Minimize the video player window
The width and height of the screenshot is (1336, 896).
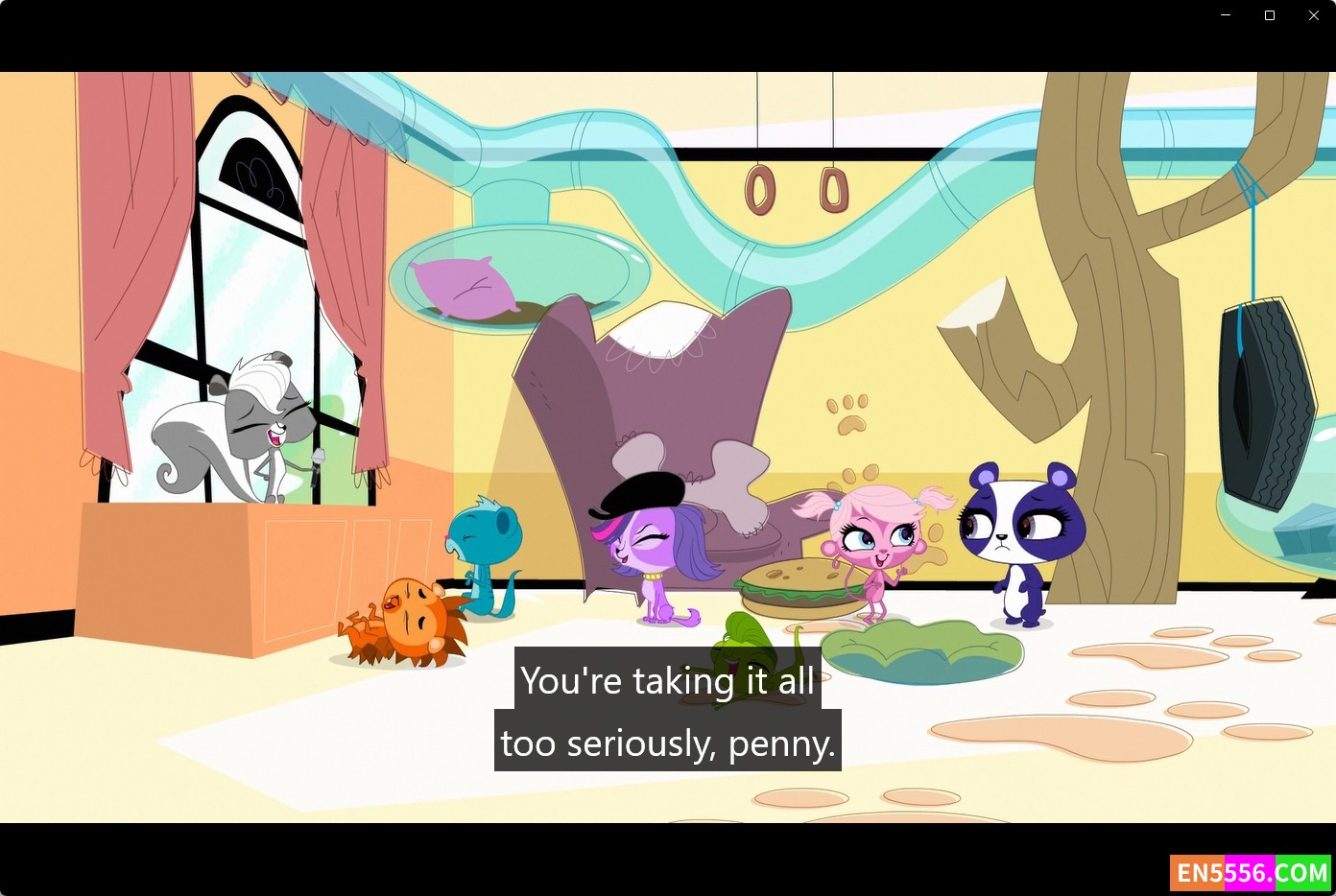pyautogui.click(x=1226, y=15)
